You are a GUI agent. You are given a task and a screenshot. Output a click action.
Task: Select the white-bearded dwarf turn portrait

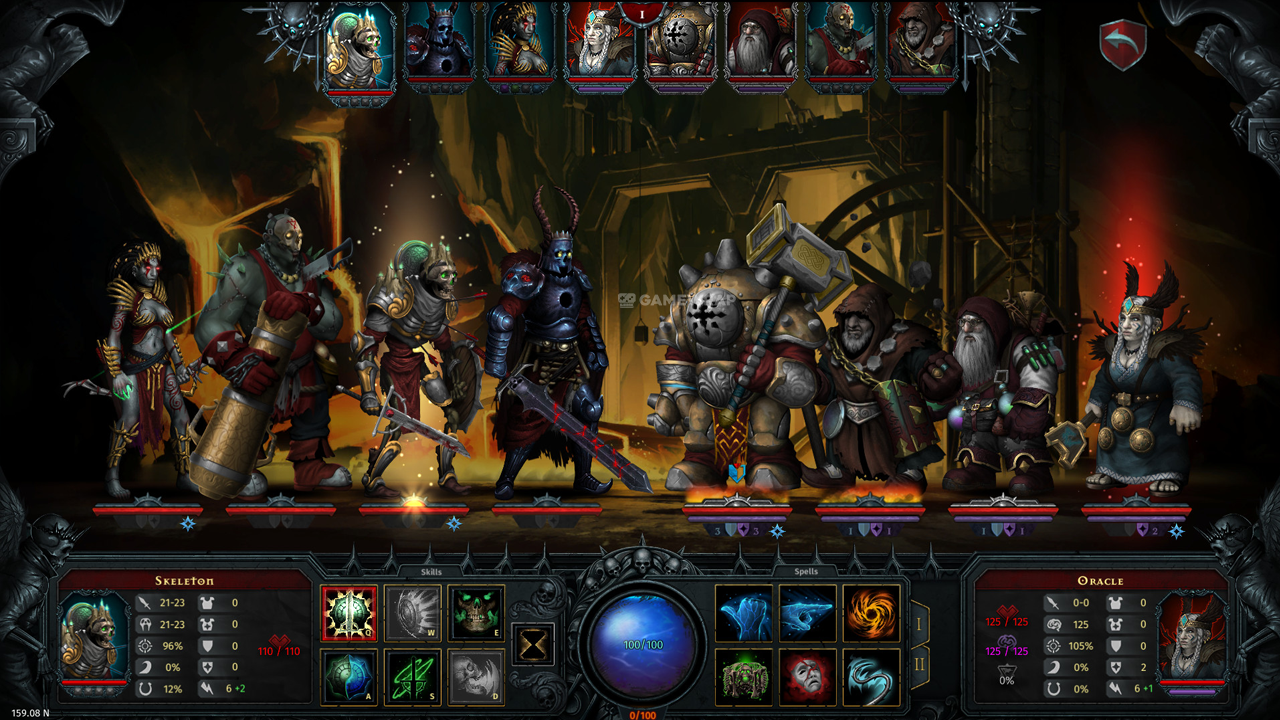click(x=760, y=46)
